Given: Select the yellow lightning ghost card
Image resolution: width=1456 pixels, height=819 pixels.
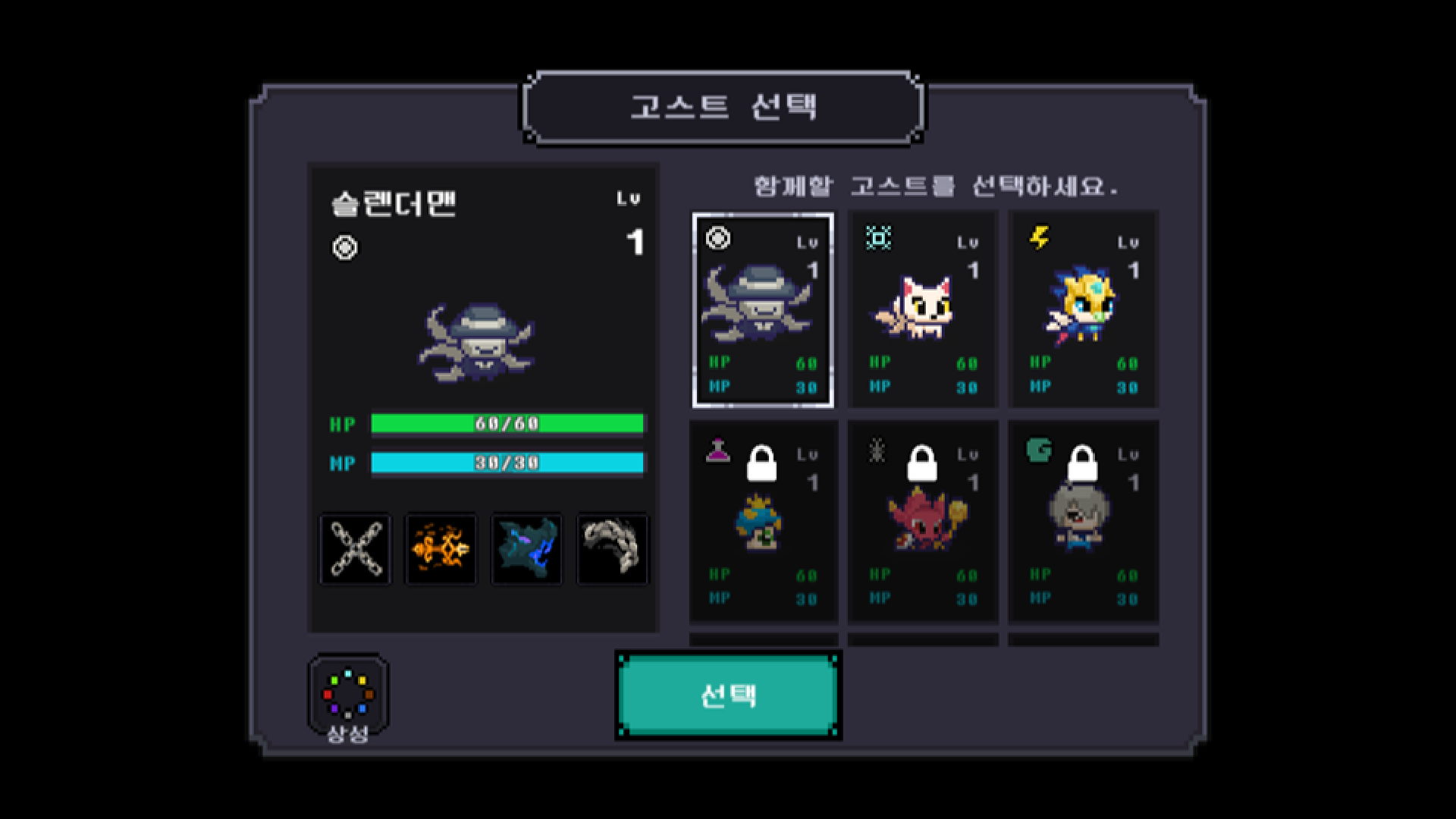Looking at the screenshot, I should [x=1083, y=309].
